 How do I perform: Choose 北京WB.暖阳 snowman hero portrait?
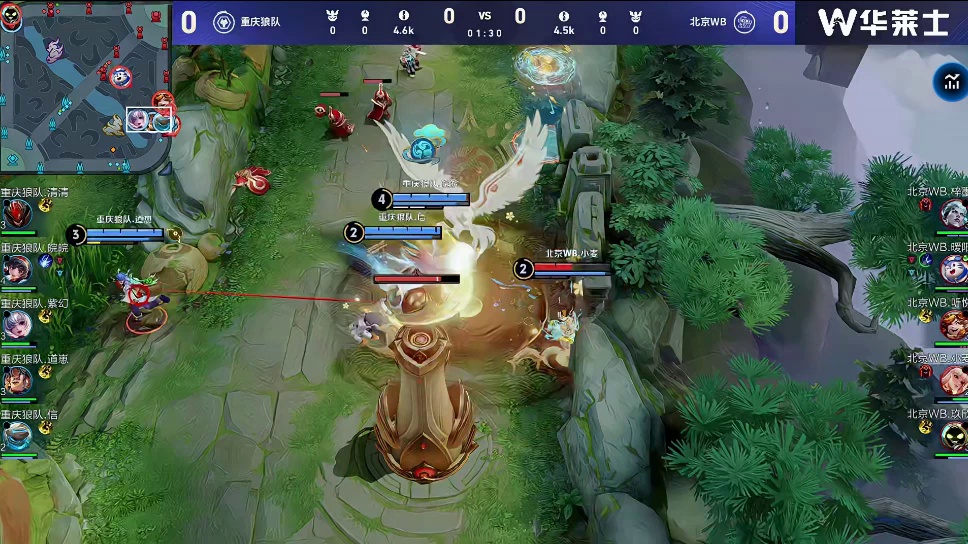[953, 268]
